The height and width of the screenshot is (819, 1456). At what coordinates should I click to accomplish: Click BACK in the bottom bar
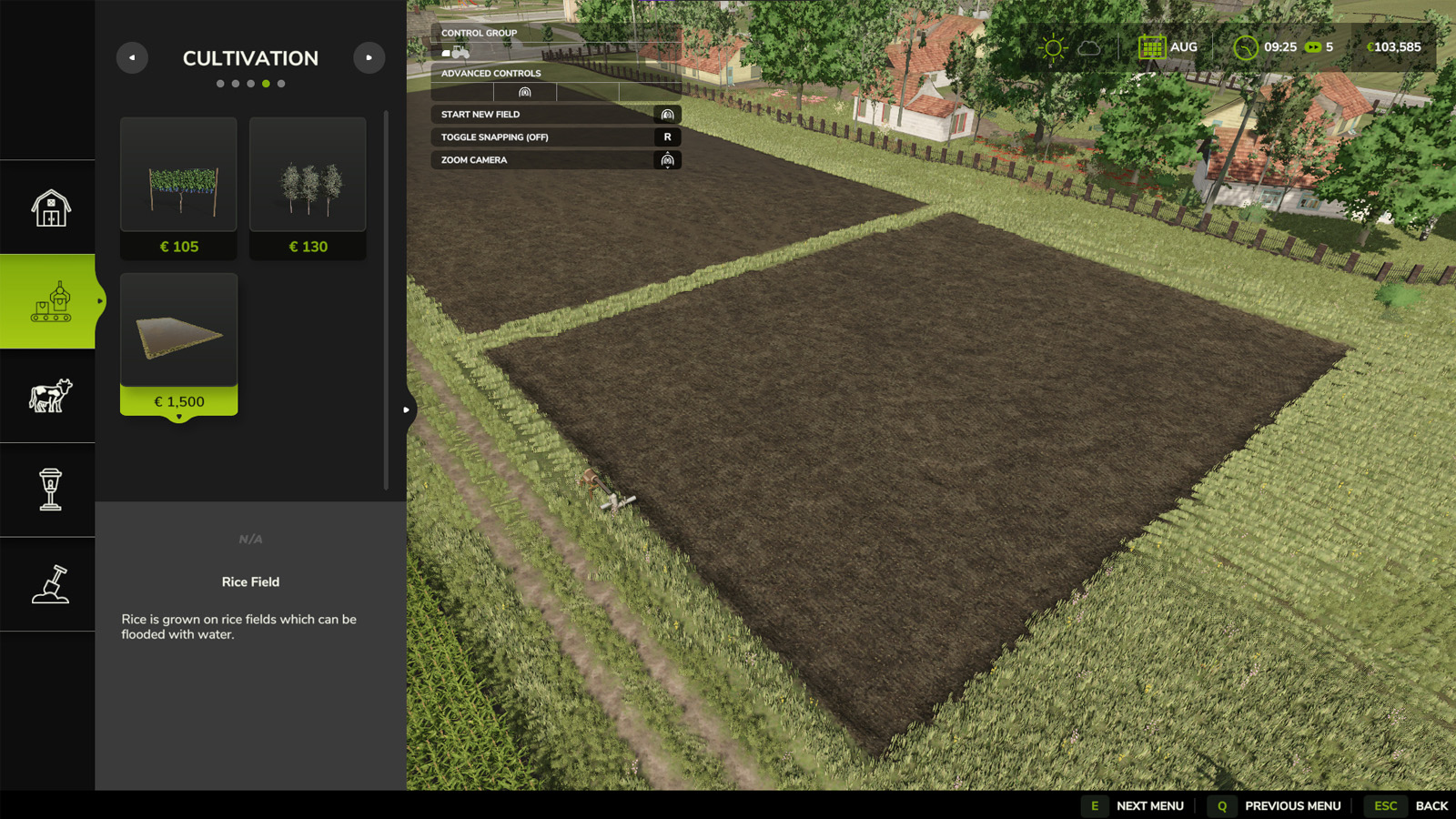click(x=1432, y=805)
